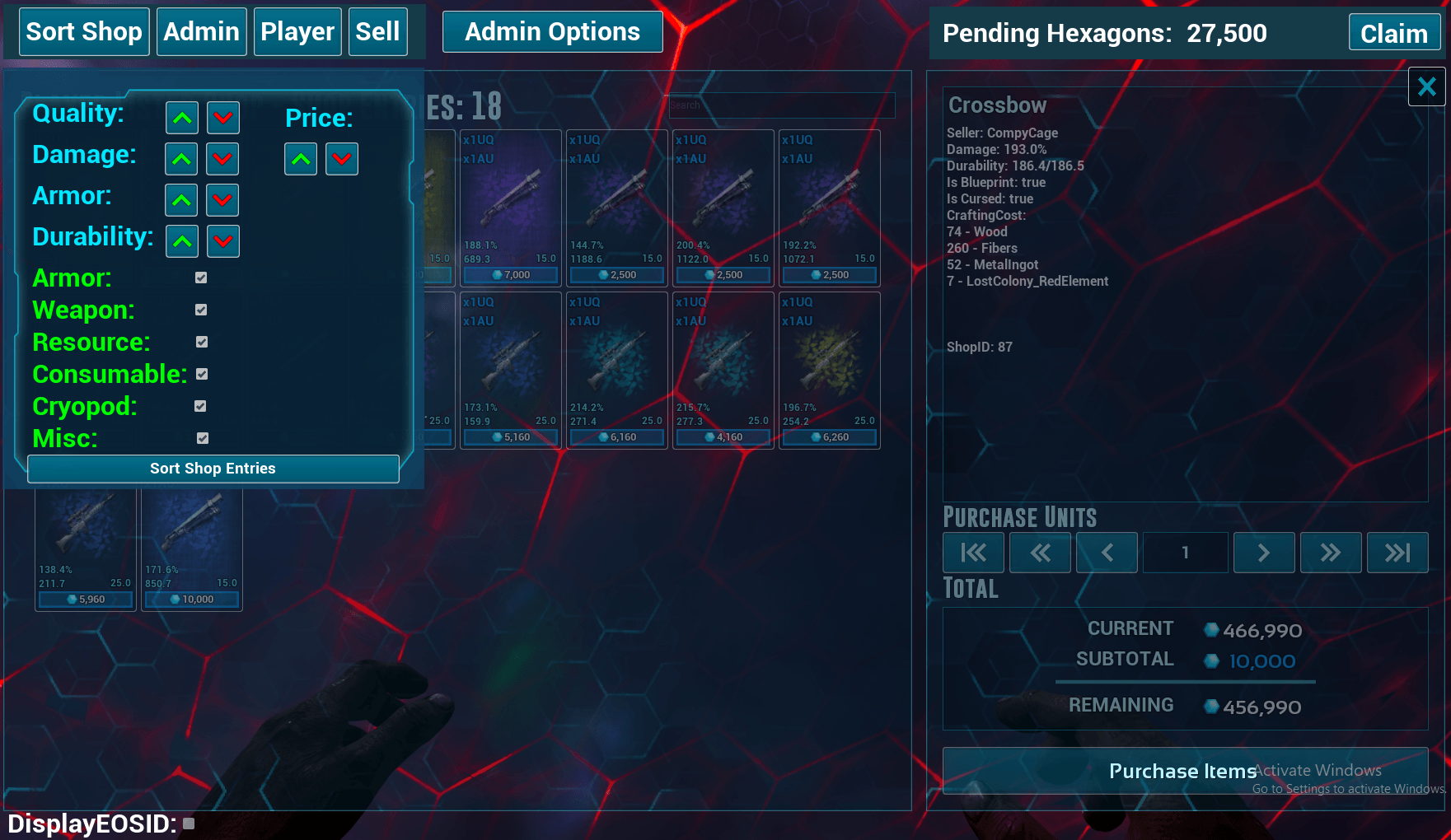Viewport: 1451px width, 840px height.
Task: Confirm with Purchase Items button
Action: [x=1184, y=771]
